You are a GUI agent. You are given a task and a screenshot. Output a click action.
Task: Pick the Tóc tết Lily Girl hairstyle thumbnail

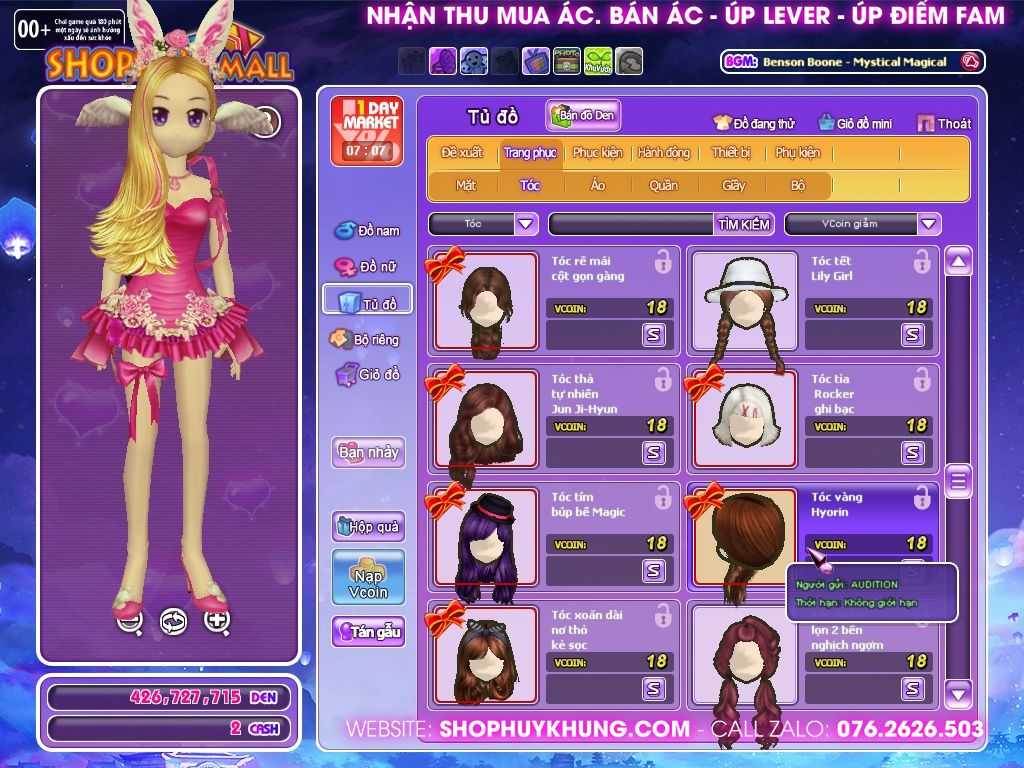pyautogui.click(x=744, y=302)
